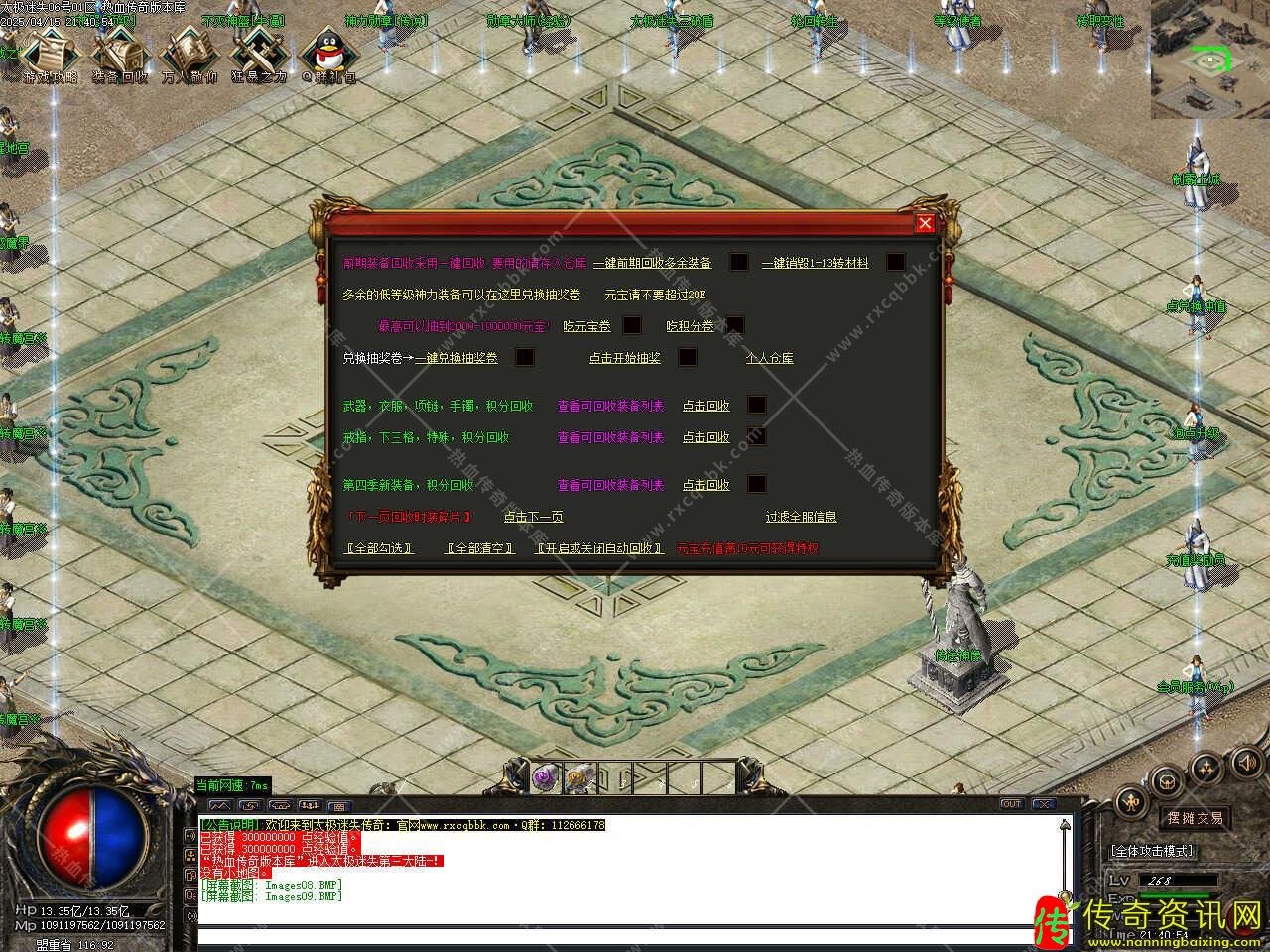
Task: Click the 过滤全服信息 filter link
Action: (x=801, y=517)
